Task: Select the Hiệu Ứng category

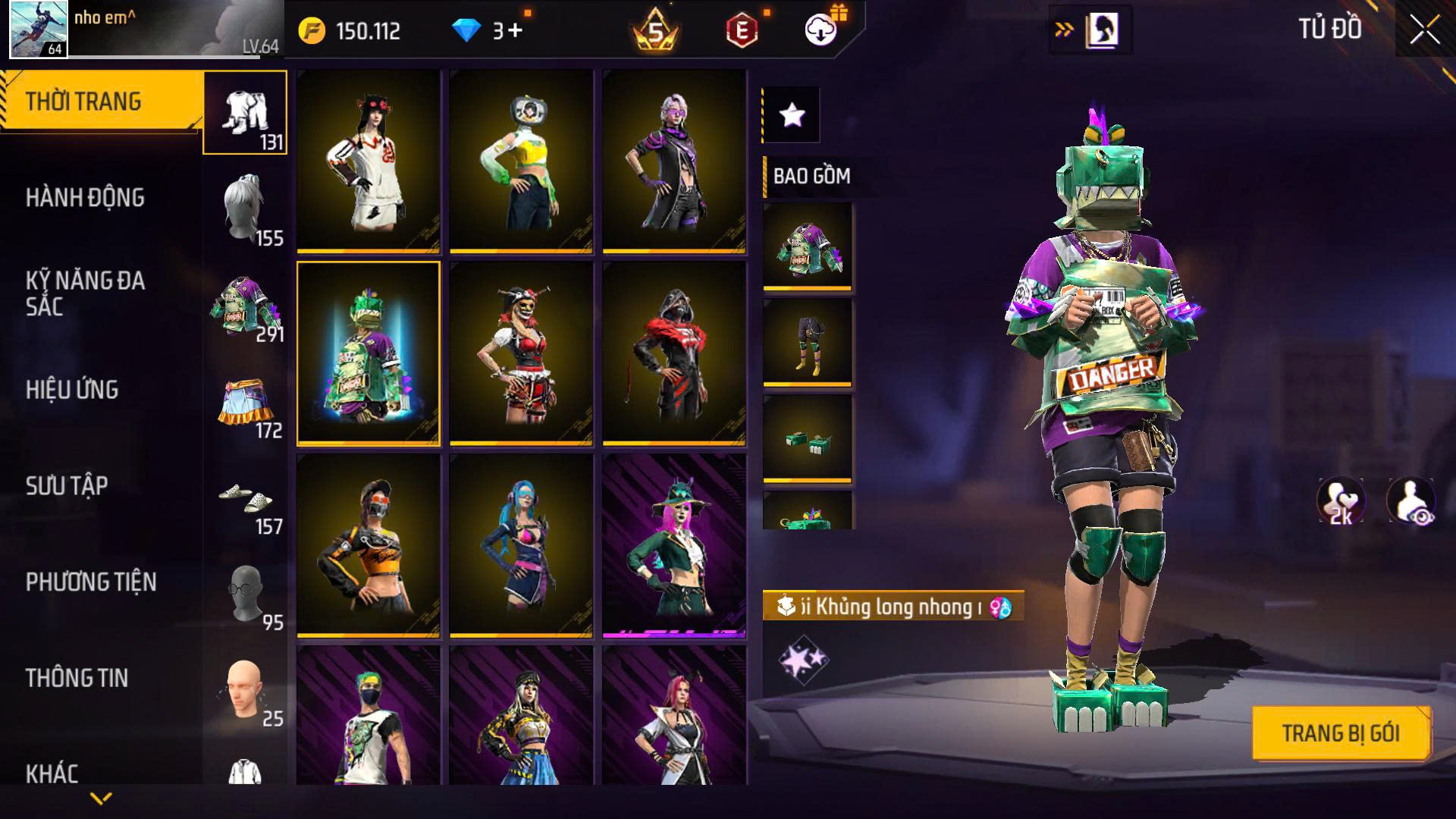Action: pyautogui.click(x=72, y=390)
